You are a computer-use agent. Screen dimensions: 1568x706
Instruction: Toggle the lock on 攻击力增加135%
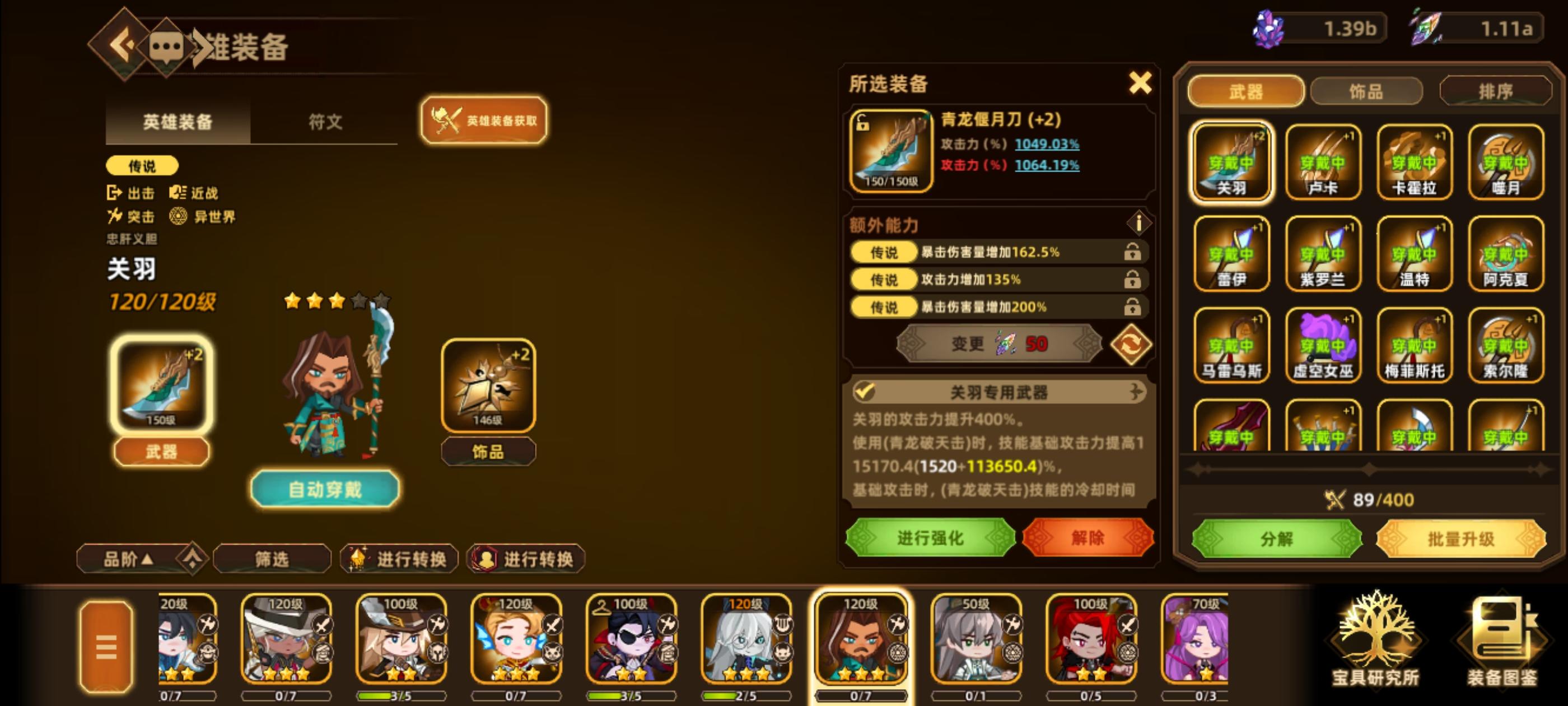tap(1133, 280)
